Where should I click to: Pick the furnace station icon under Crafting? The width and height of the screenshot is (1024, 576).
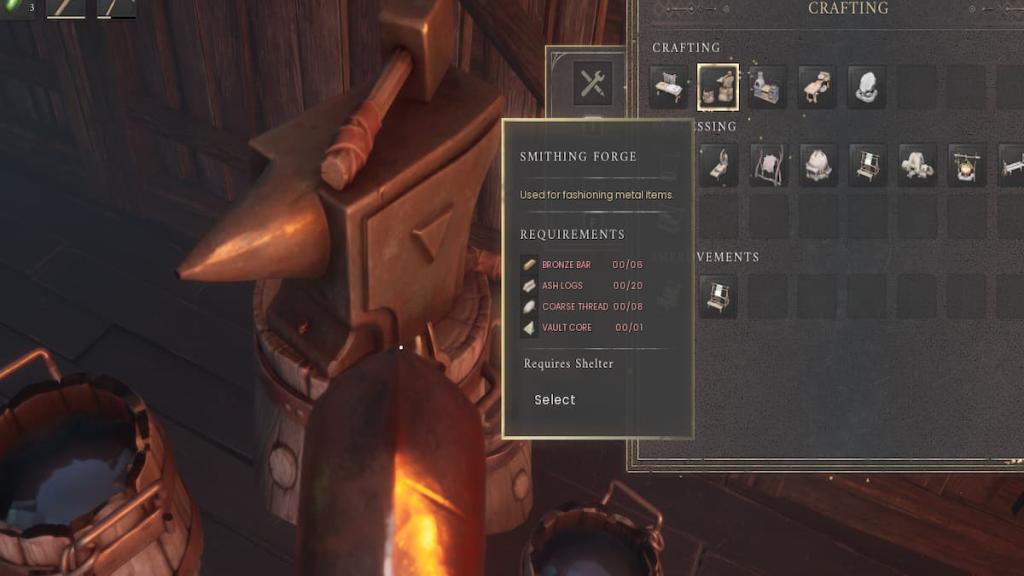(767, 87)
